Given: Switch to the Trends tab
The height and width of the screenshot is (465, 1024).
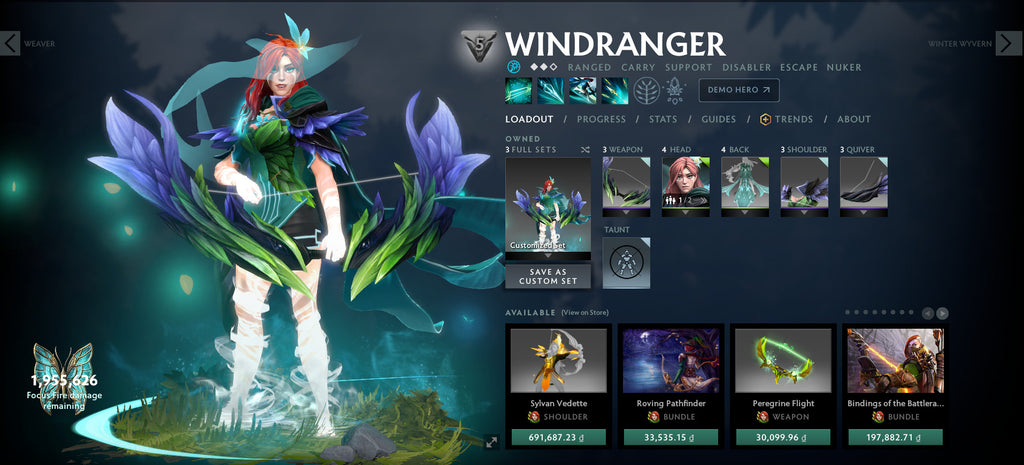Looking at the screenshot, I should point(786,119).
